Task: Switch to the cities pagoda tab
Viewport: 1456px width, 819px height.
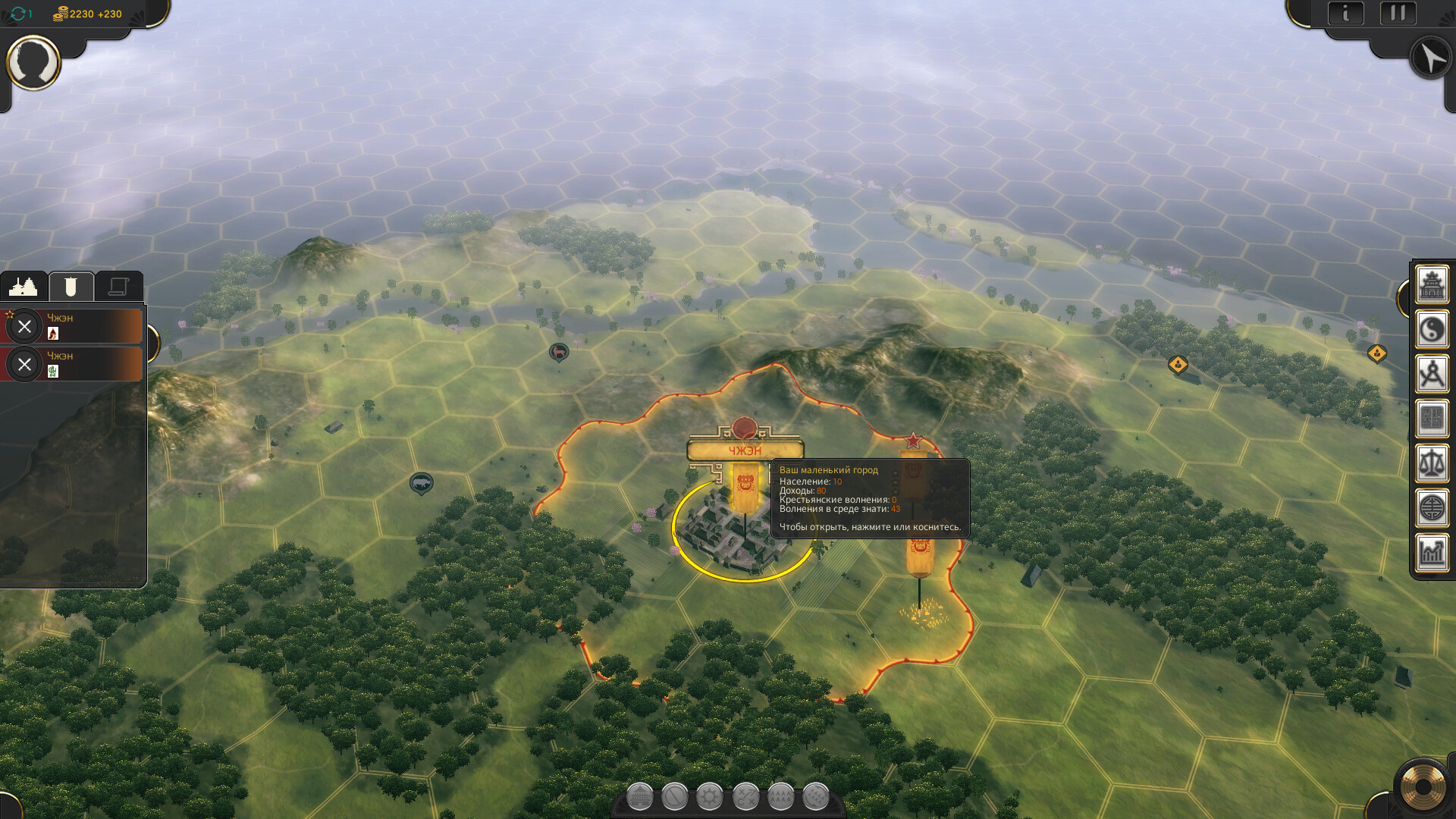Action: (x=24, y=287)
